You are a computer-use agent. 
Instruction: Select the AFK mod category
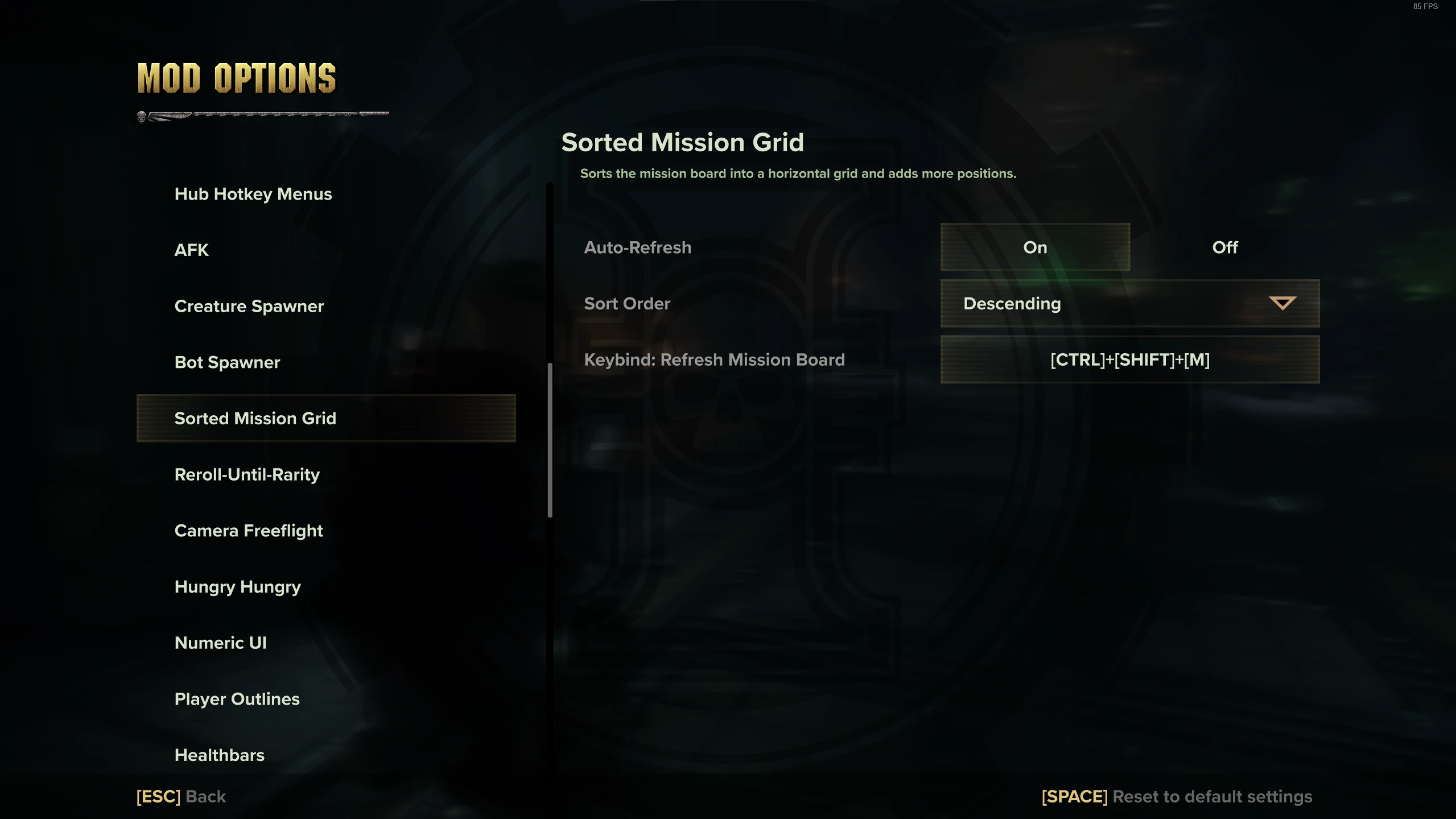pos(191,250)
